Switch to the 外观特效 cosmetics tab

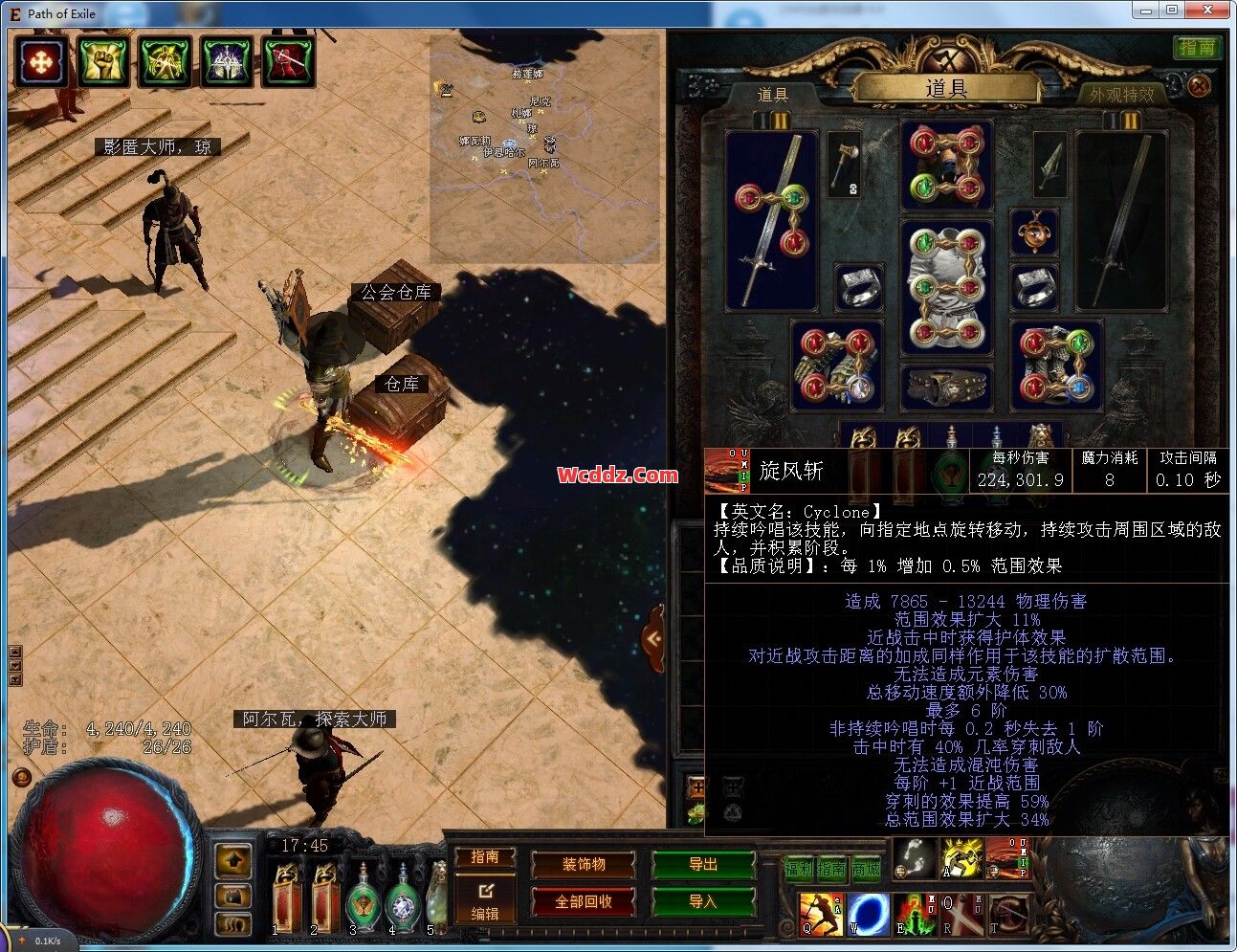(x=1121, y=95)
